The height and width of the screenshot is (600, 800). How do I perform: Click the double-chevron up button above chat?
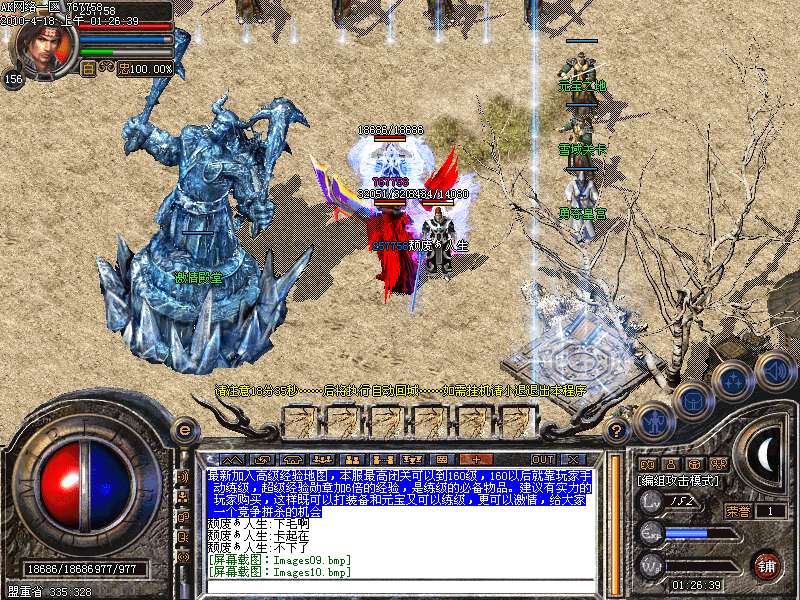[x=232, y=458]
